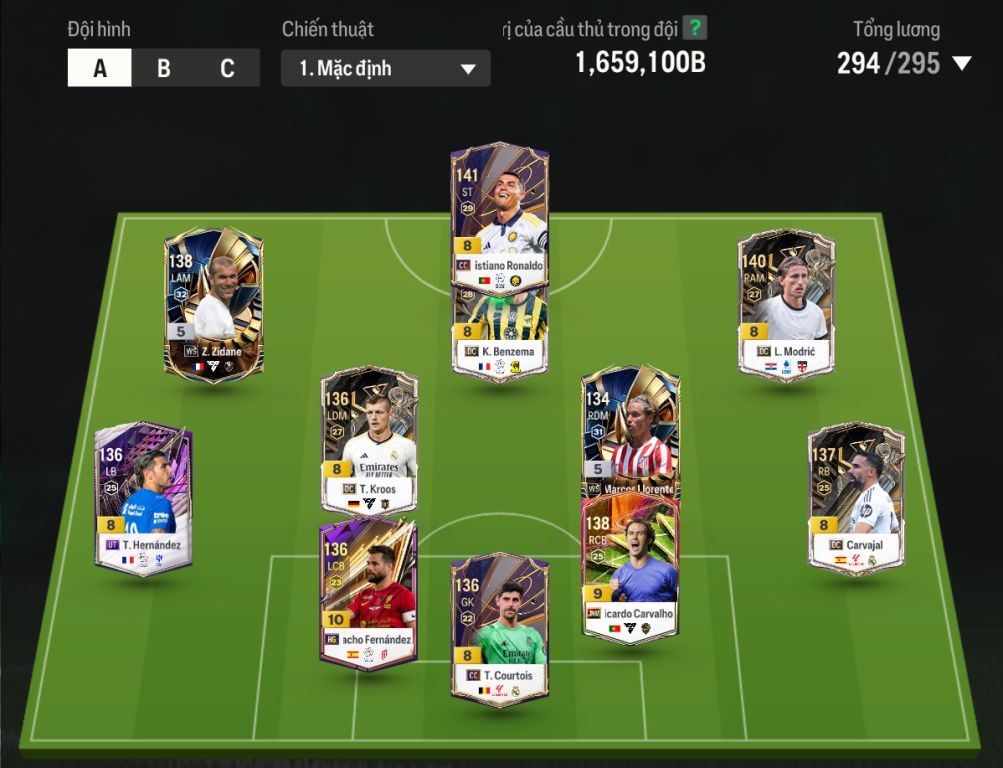Choose the Ricardo Carvalho RCB card
The height and width of the screenshot is (768, 1003).
[631, 570]
